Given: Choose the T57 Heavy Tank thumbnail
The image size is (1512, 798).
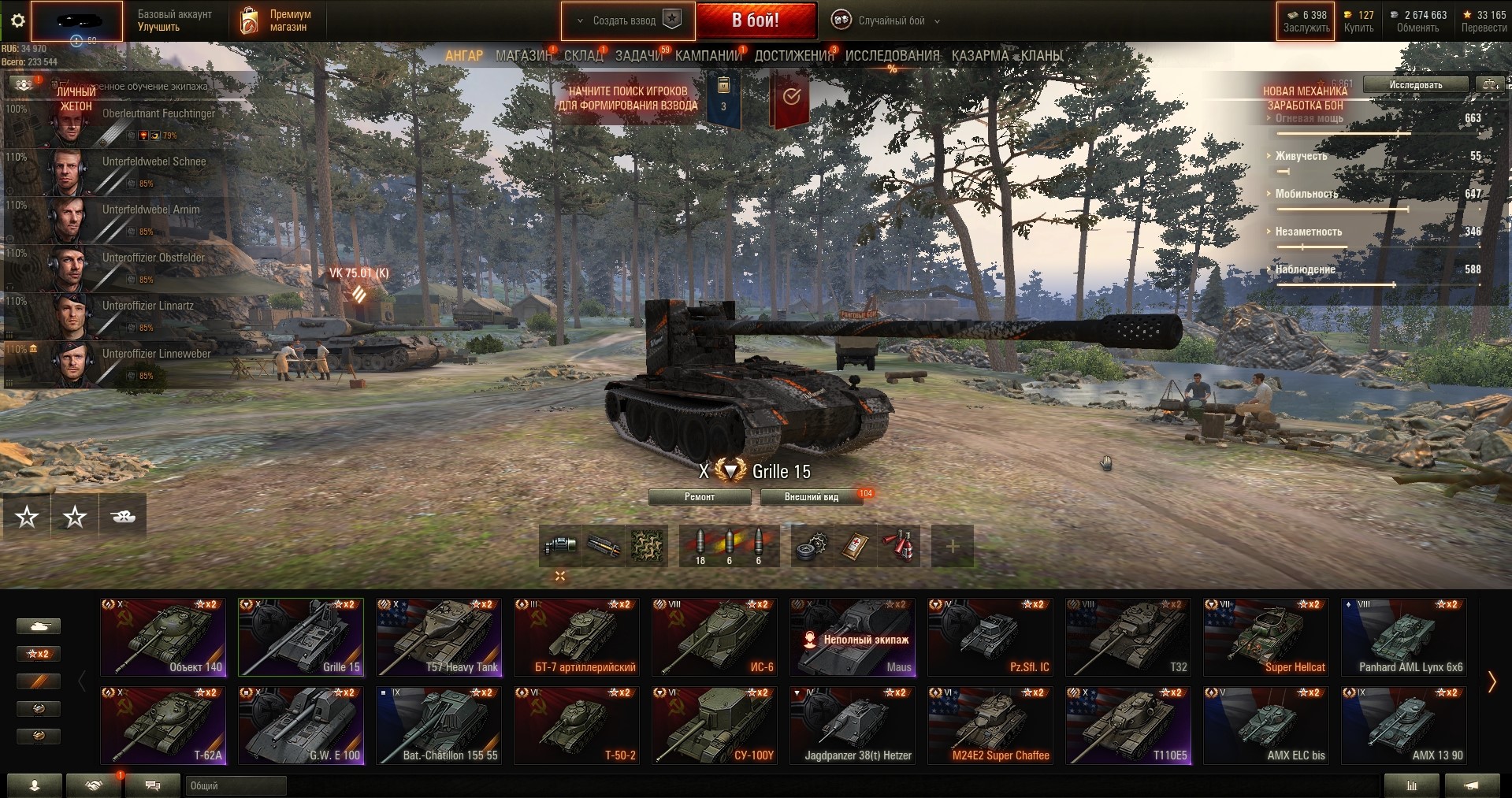Looking at the screenshot, I should point(439,637).
